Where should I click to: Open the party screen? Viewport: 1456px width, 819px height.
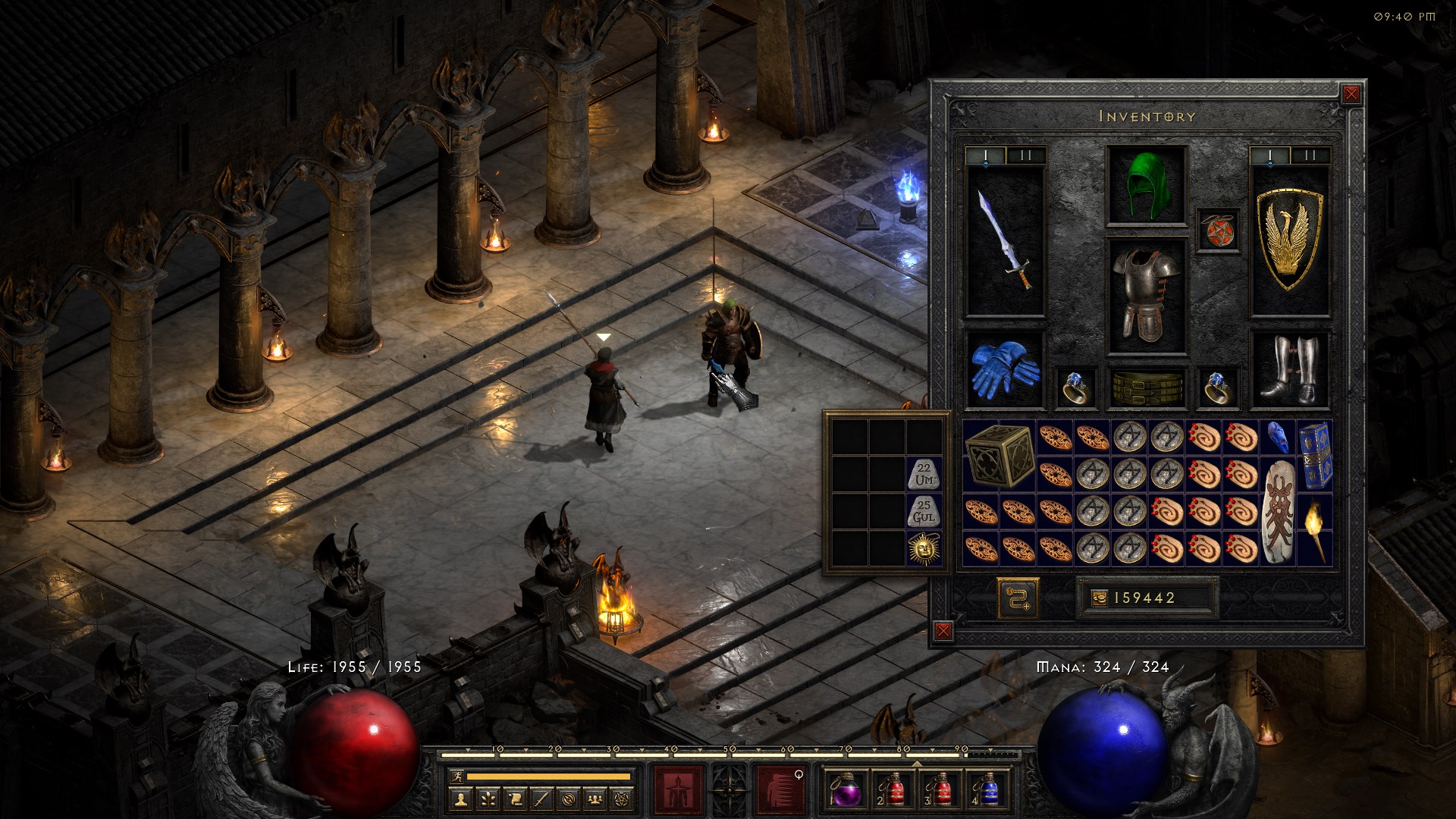(596, 799)
